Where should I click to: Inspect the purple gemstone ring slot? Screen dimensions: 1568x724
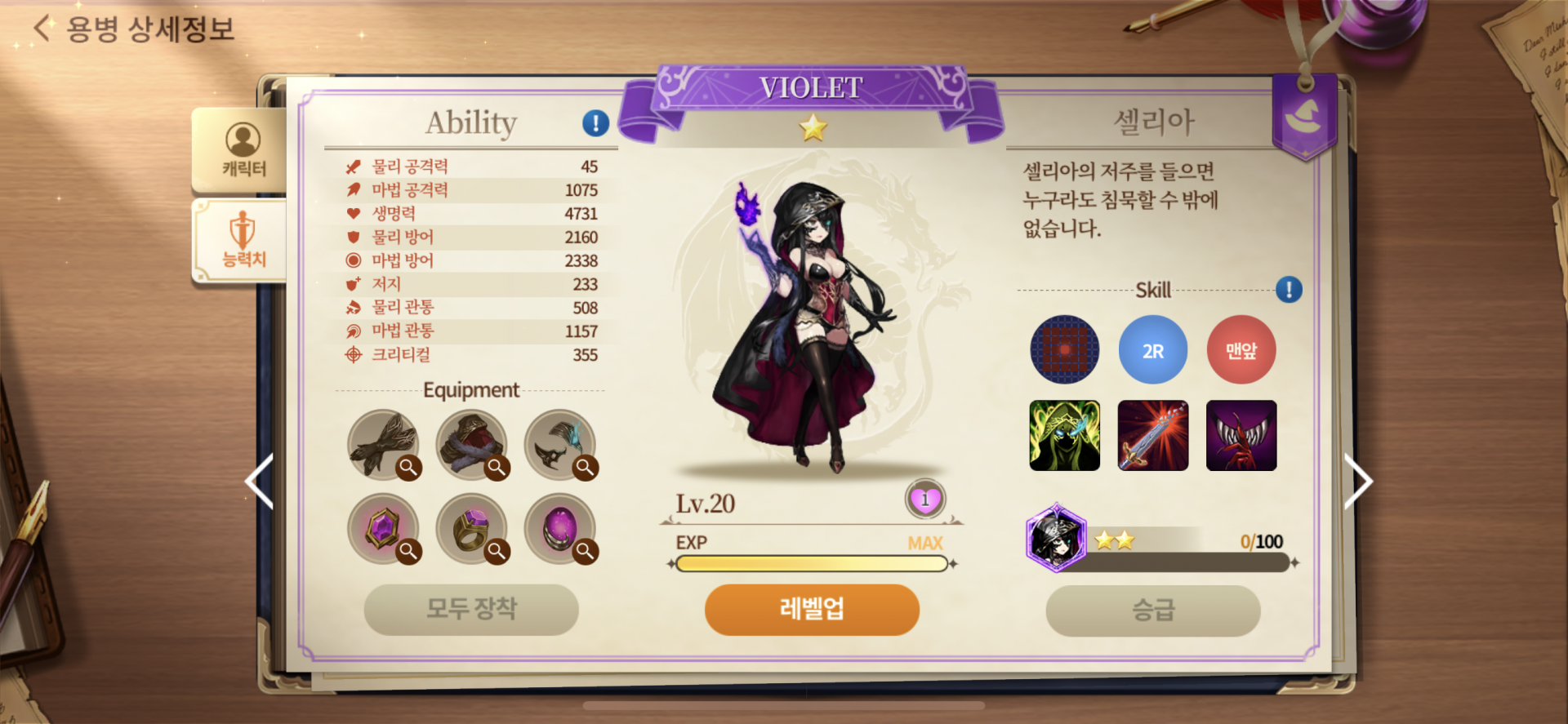pyautogui.click(x=472, y=529)
